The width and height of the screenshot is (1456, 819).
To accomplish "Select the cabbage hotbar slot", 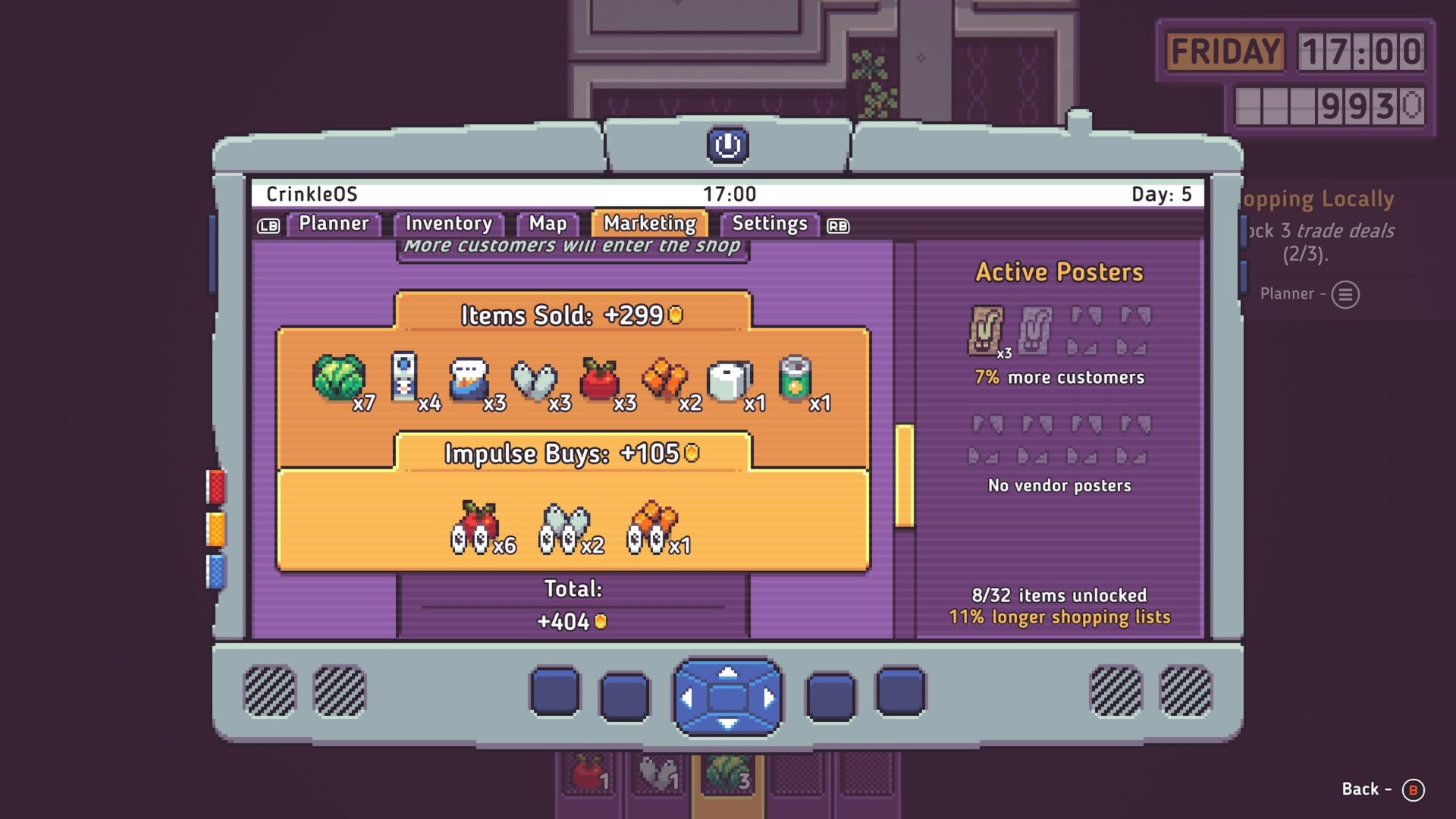I will click(727, 774).
